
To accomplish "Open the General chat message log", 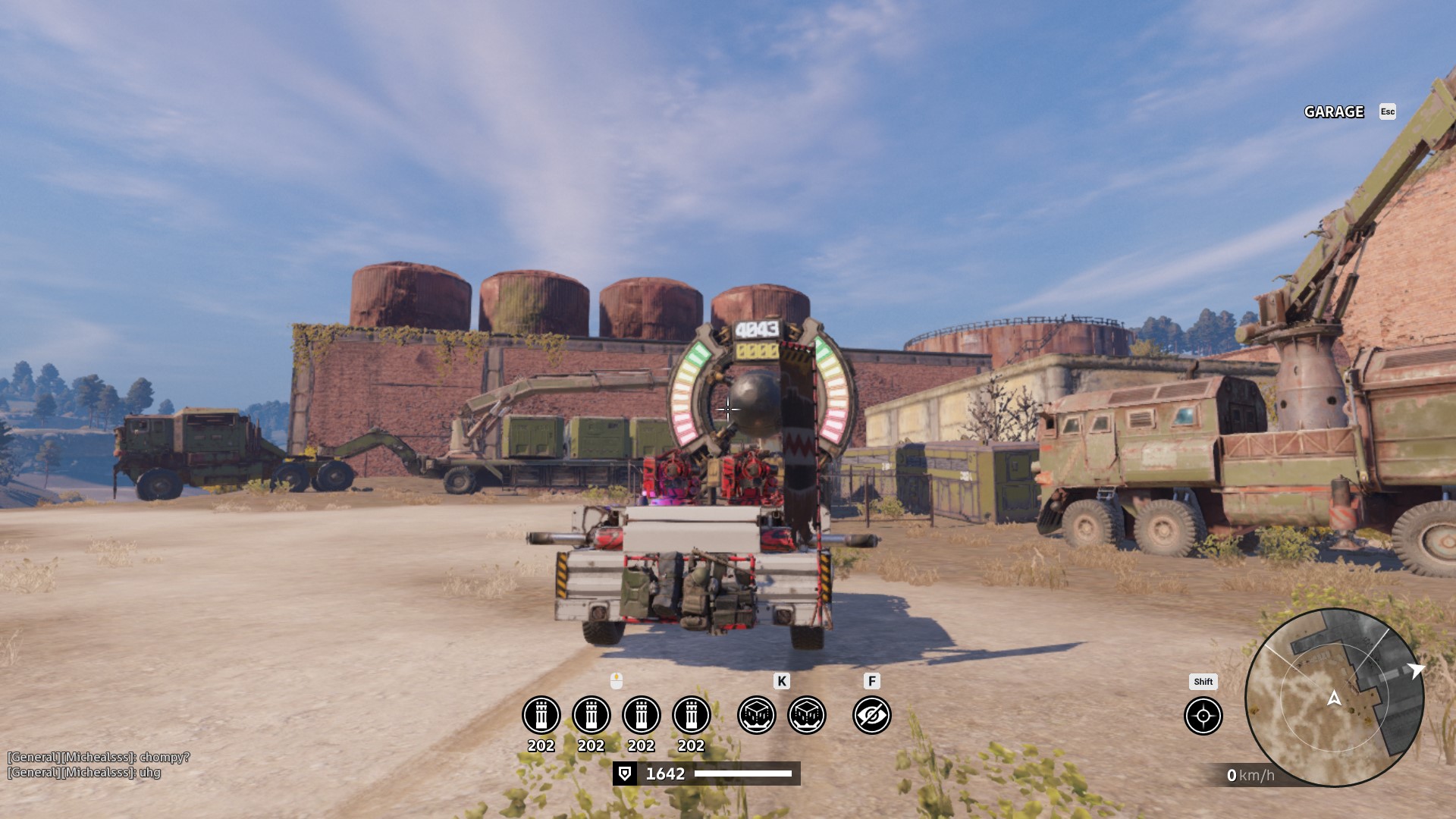I will [99, 764].
